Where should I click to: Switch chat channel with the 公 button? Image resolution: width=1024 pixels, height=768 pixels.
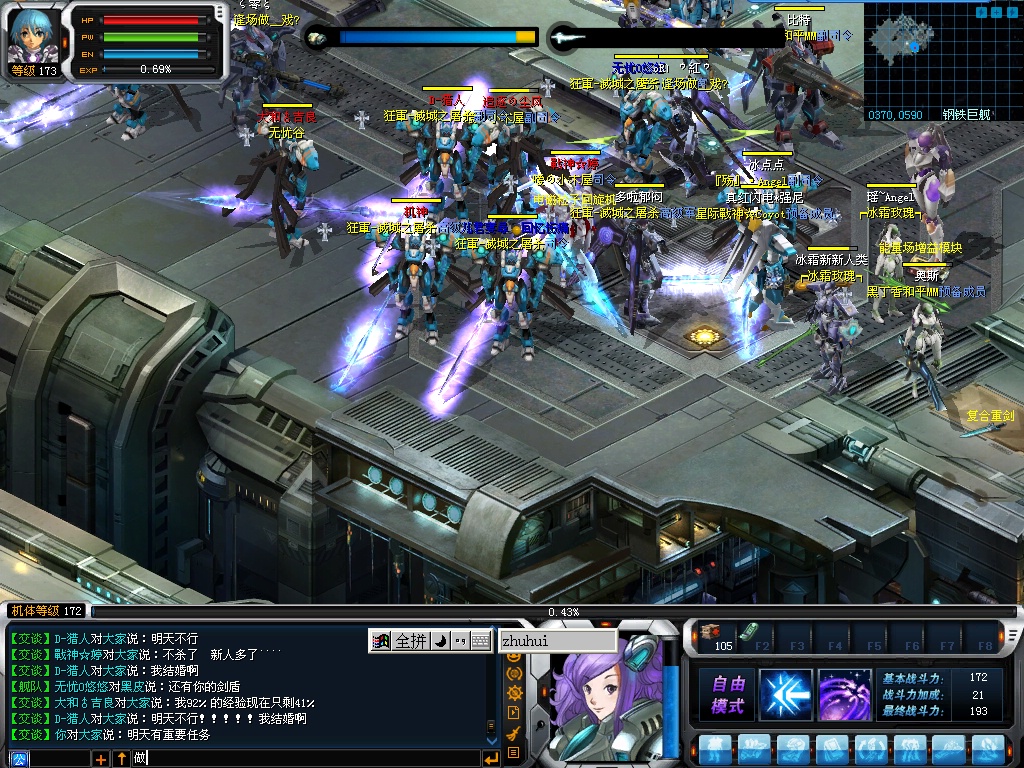[20, 759]
